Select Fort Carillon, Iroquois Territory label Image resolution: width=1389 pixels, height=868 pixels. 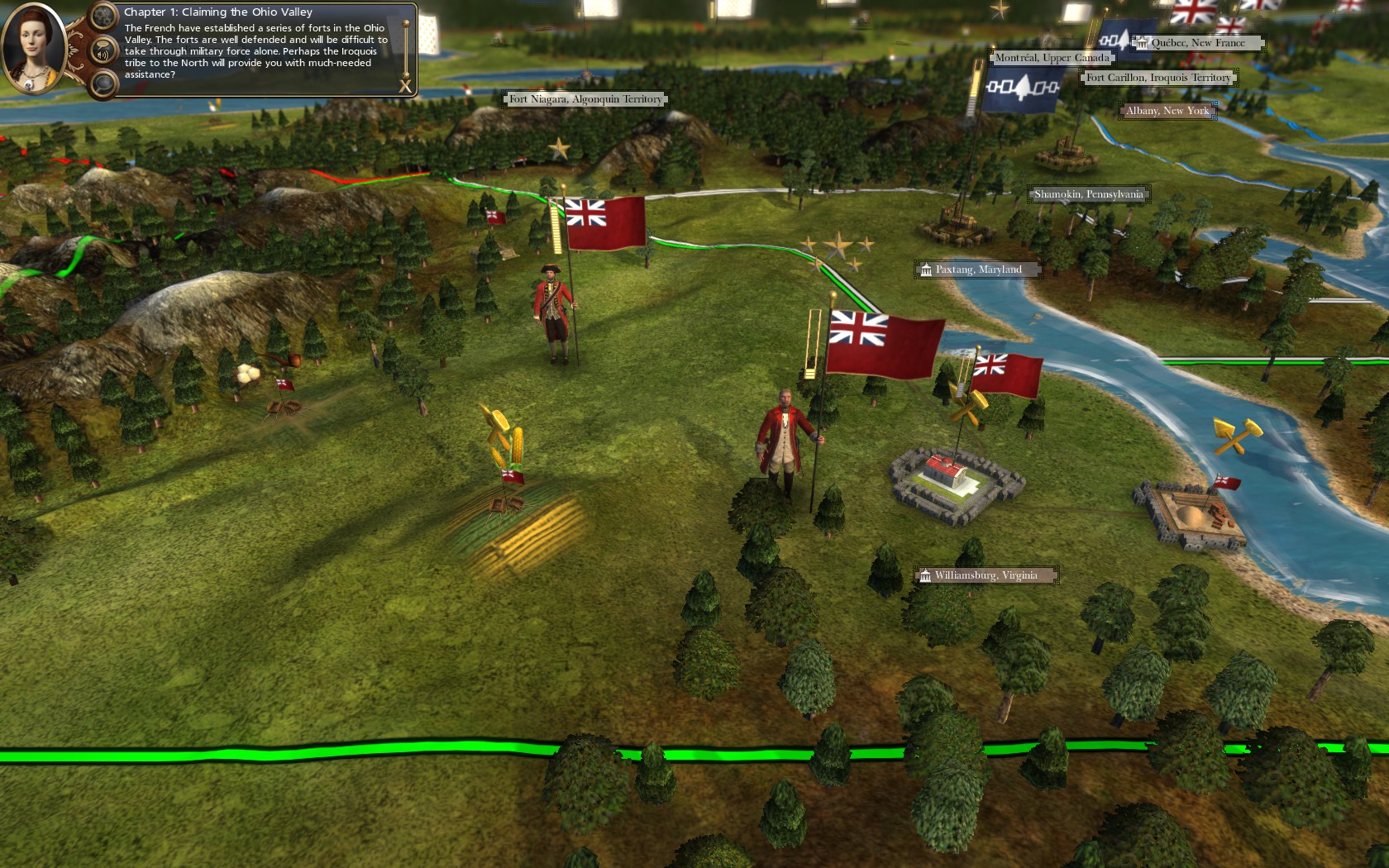point(1157,78)
